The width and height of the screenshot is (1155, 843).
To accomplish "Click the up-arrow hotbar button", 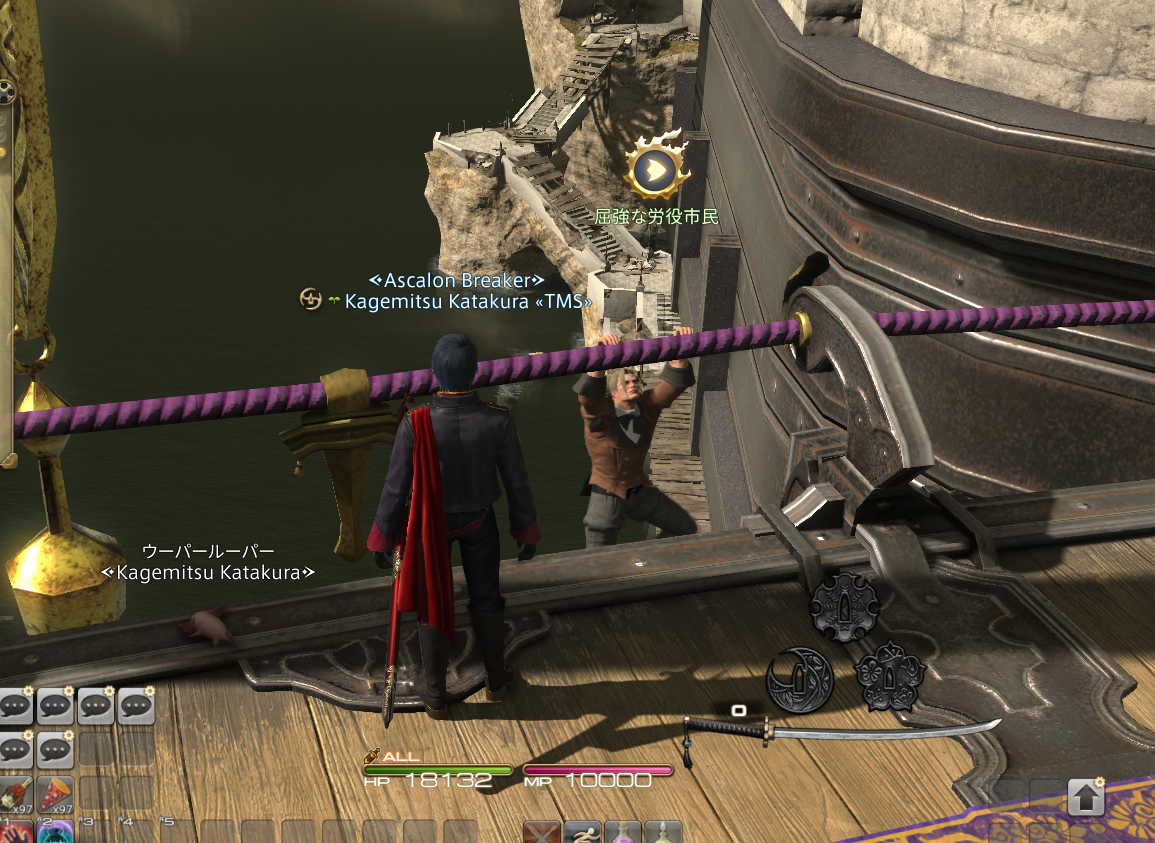I will (x=1086, y=798).
